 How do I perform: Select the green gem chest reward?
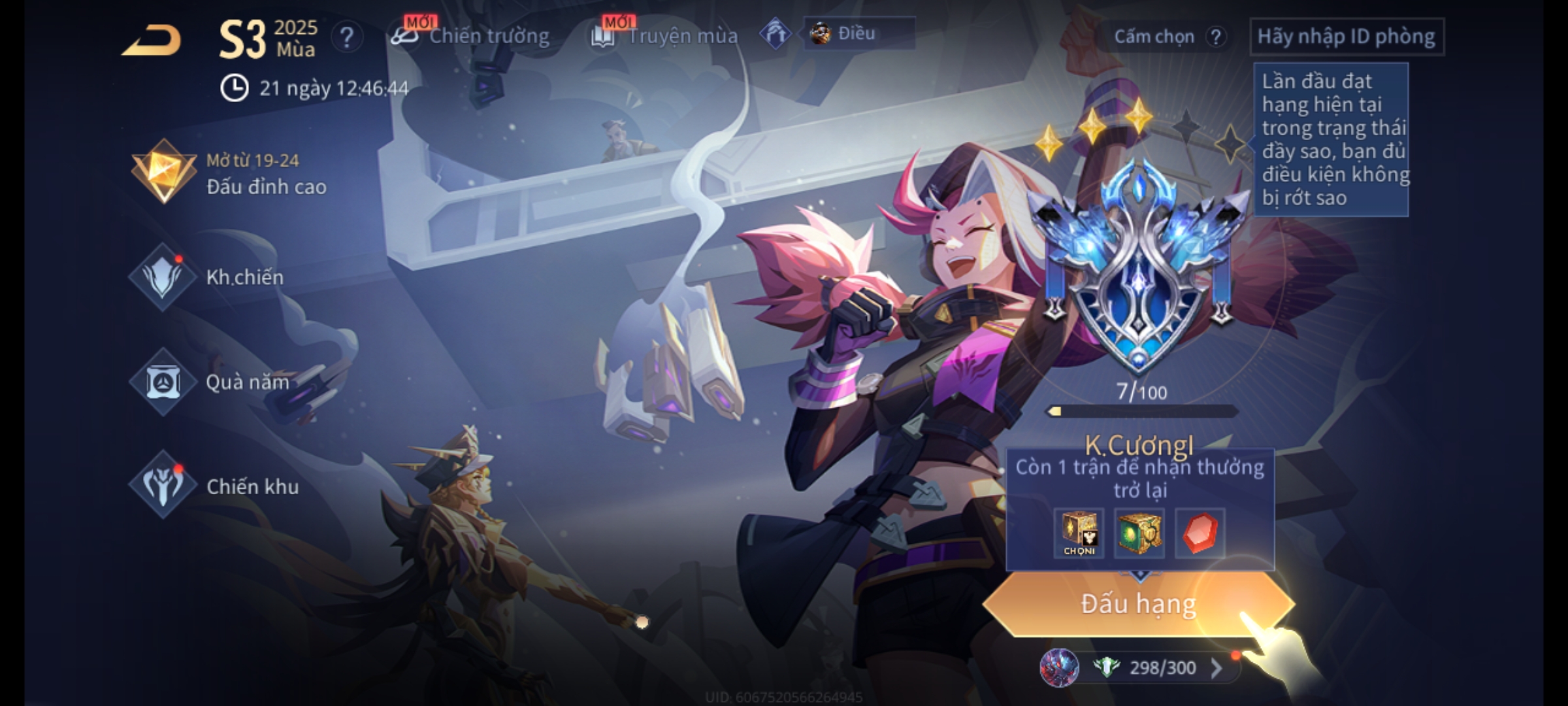pyautogui.click(x=1139, y=533)
